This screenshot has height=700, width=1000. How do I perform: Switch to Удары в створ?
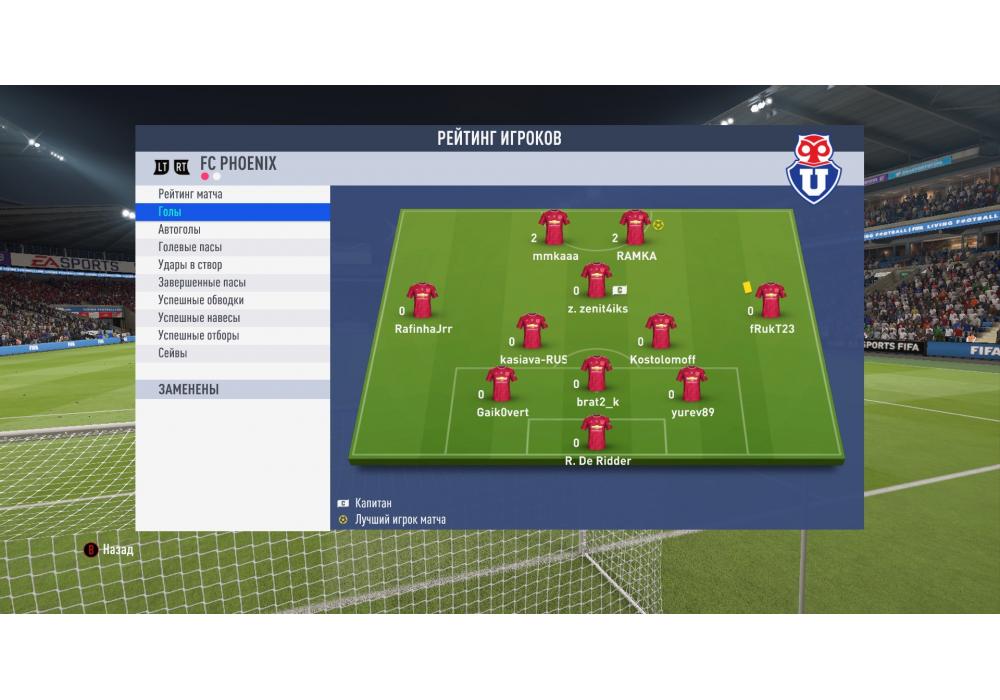click(232, 265)
